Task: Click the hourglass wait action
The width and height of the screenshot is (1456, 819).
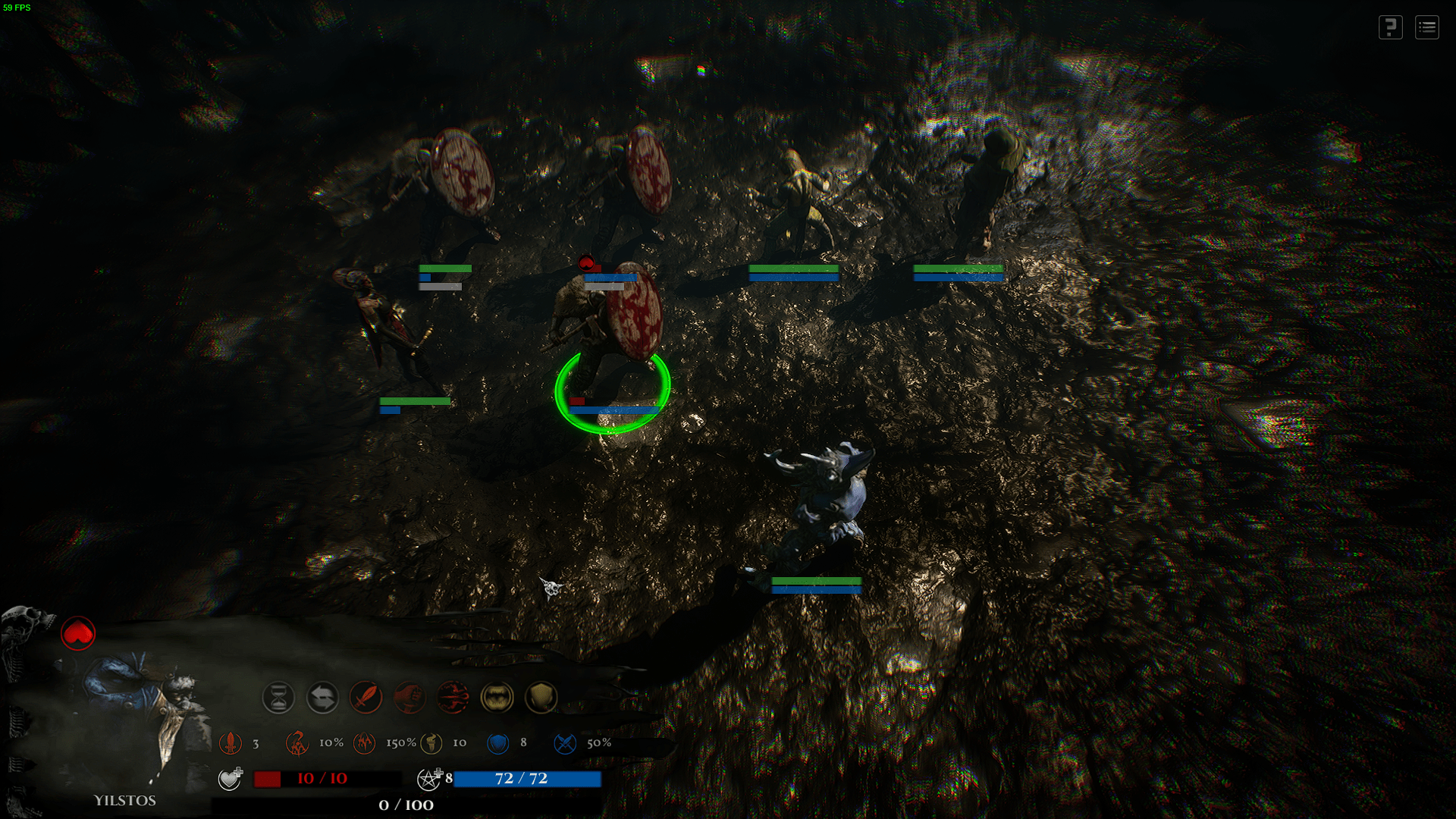Action: 278,697
